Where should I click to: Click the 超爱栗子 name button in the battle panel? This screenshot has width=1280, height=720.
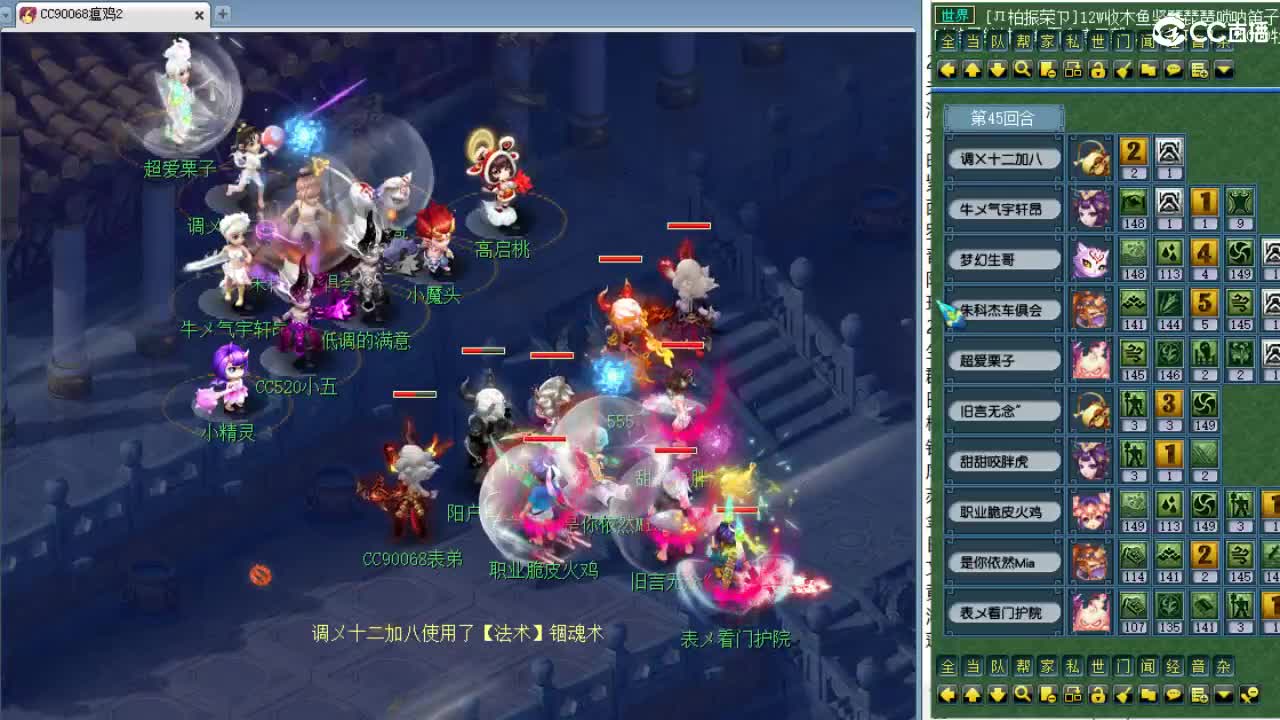coord(1001,359)
